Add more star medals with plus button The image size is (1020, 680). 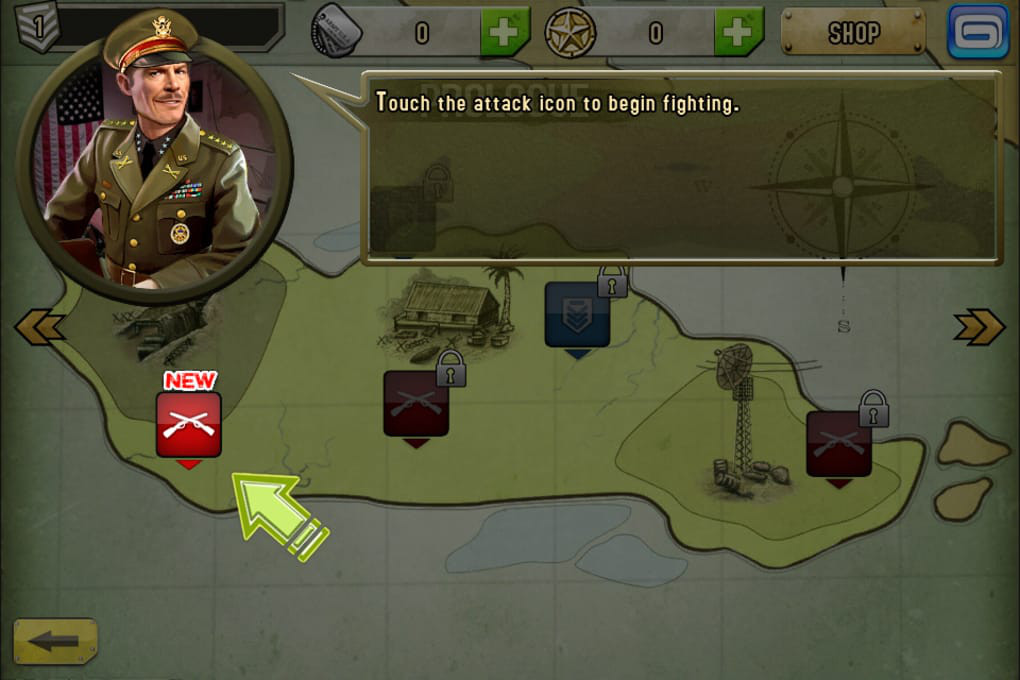(x=739, y=33)
